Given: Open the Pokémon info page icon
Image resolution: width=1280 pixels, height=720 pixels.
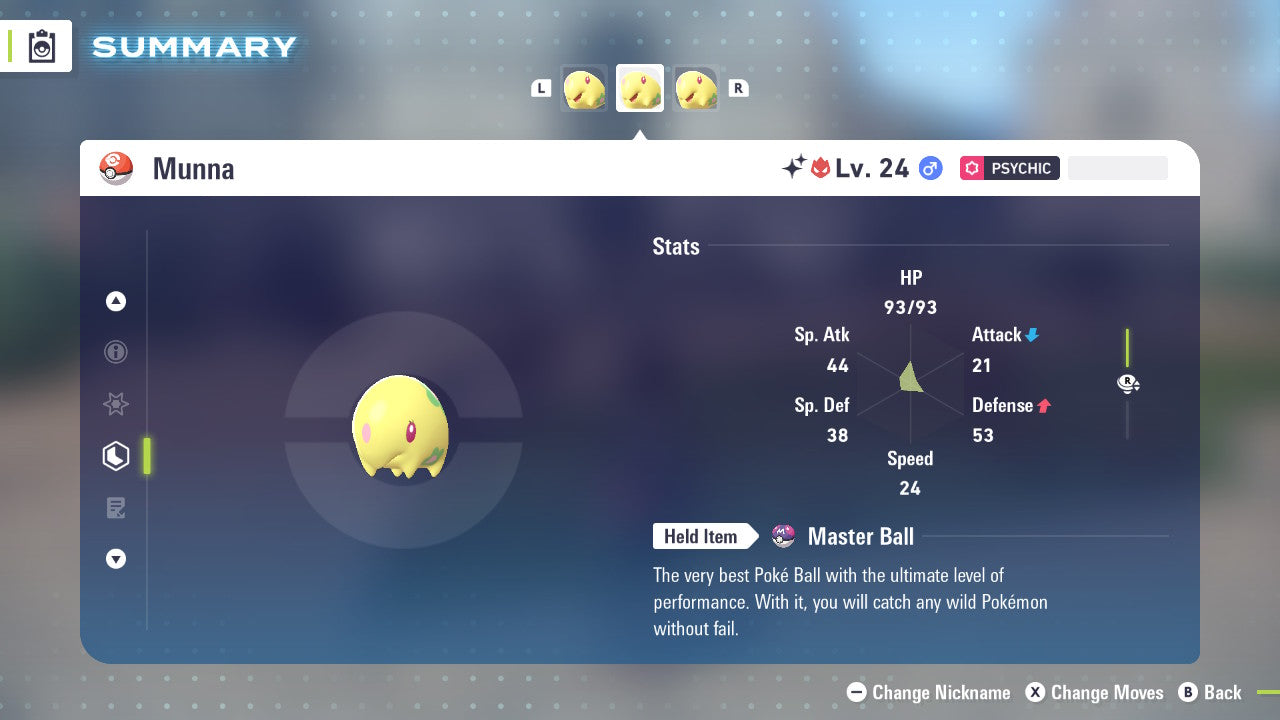Looking at the screenshot, I should pos(116,352).
